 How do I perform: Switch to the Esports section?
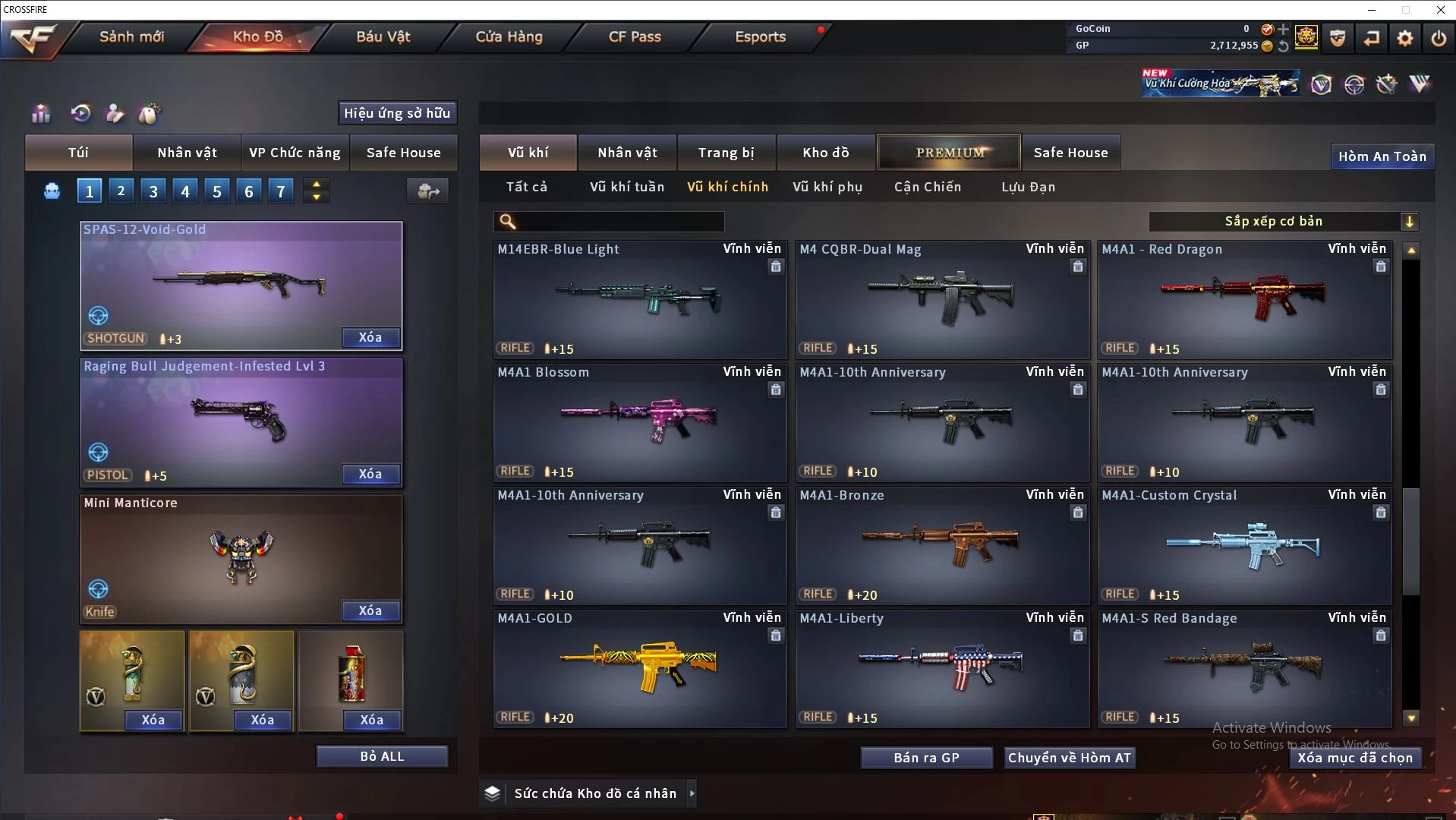pos(760,36)
